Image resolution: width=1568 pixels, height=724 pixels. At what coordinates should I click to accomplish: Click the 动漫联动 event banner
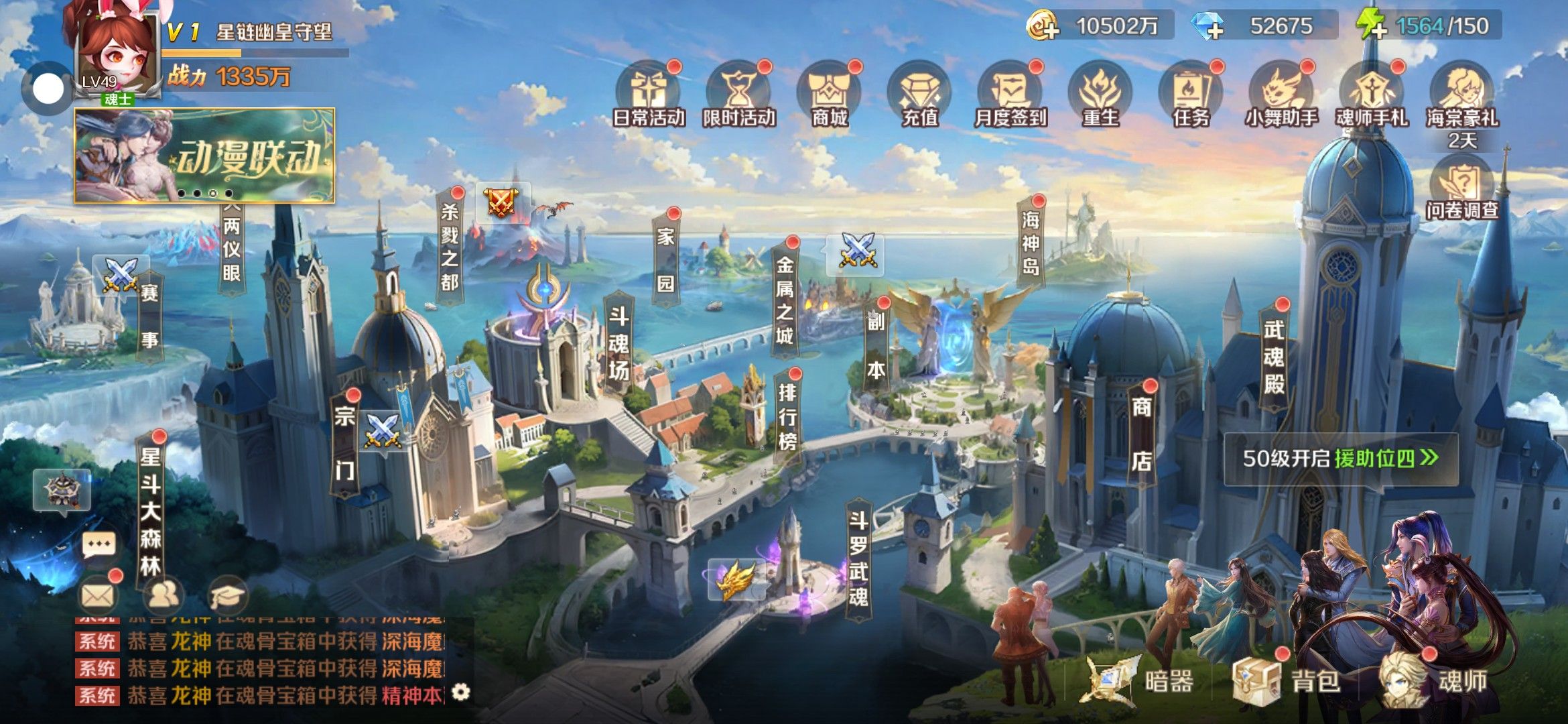(204, 156)
